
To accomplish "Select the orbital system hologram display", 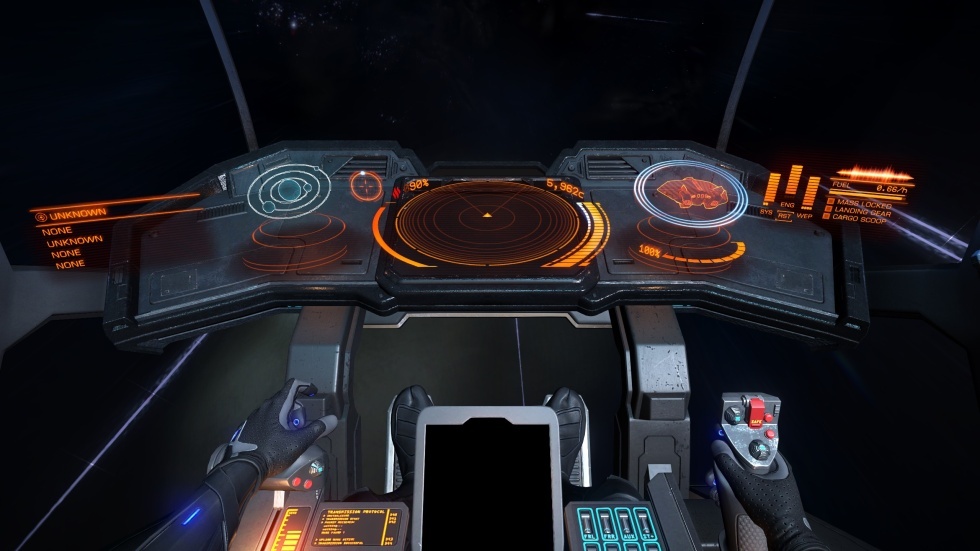I will coord(288,190).
